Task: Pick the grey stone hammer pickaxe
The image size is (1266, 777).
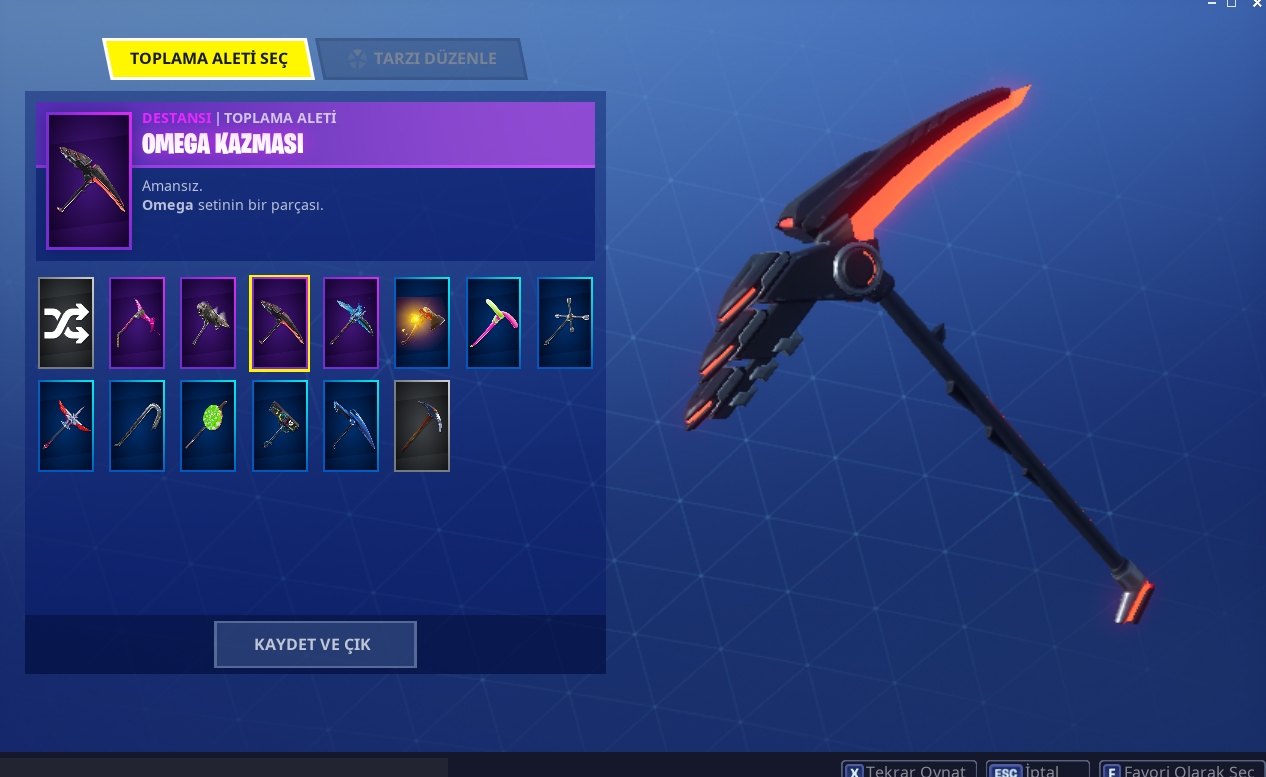Action: (x=208, y=323)
